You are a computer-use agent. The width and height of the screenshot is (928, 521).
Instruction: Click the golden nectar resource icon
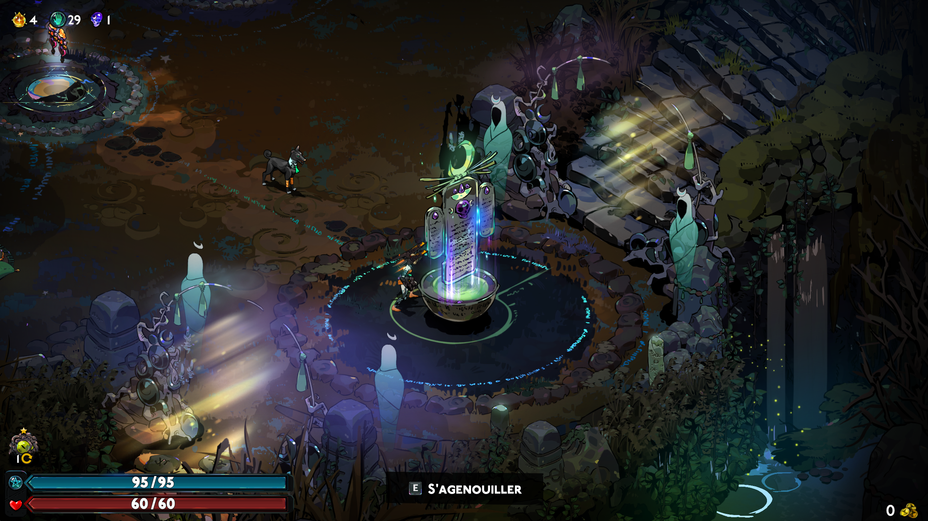[18, 19]
